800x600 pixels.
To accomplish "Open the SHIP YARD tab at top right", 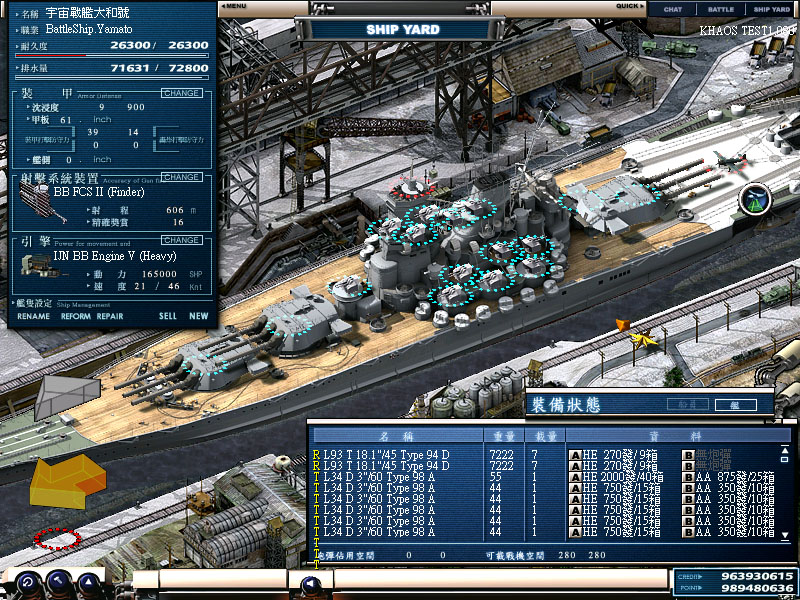I will 770,9.
